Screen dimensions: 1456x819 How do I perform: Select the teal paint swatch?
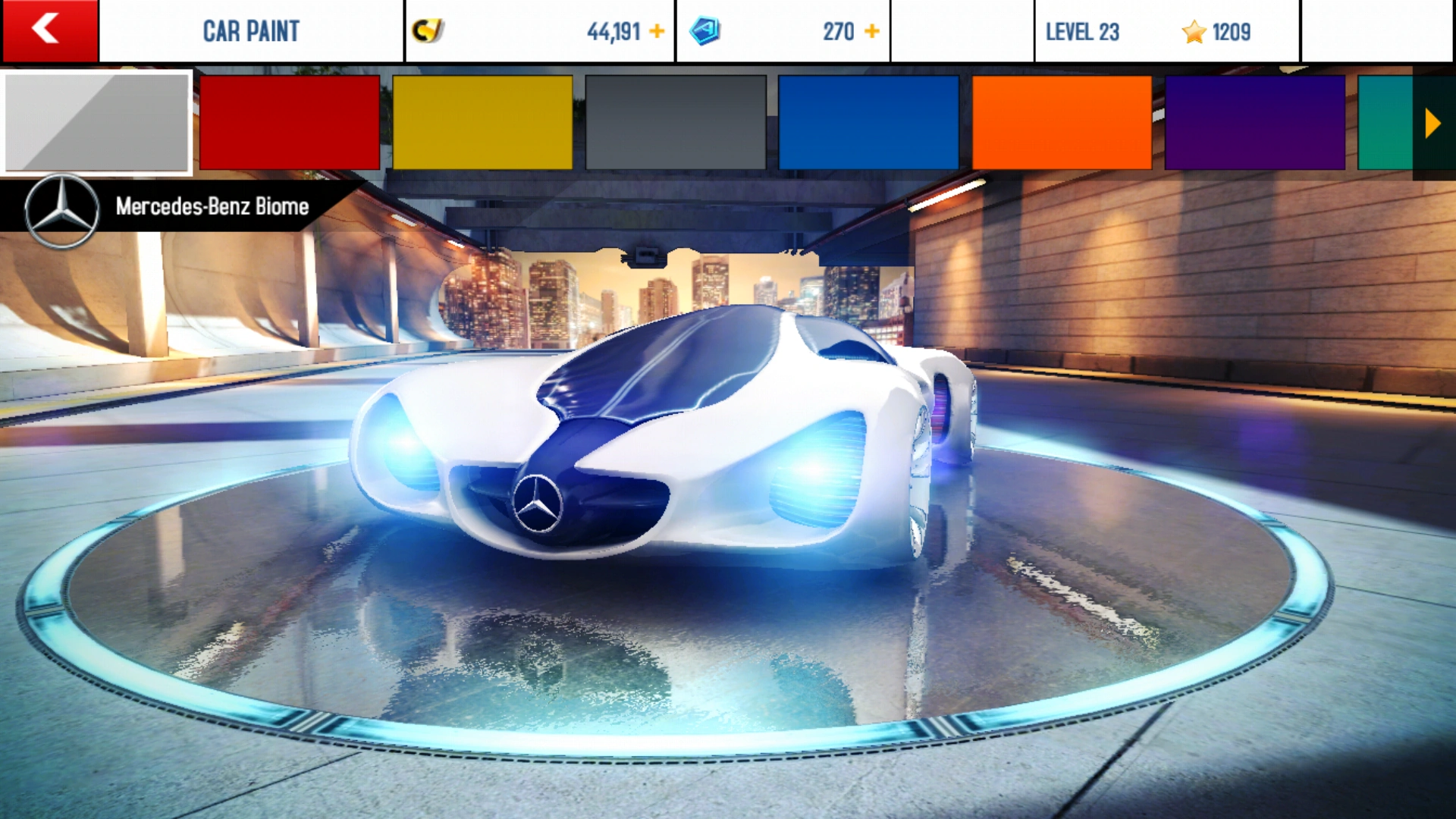(x=1385, y=122)
